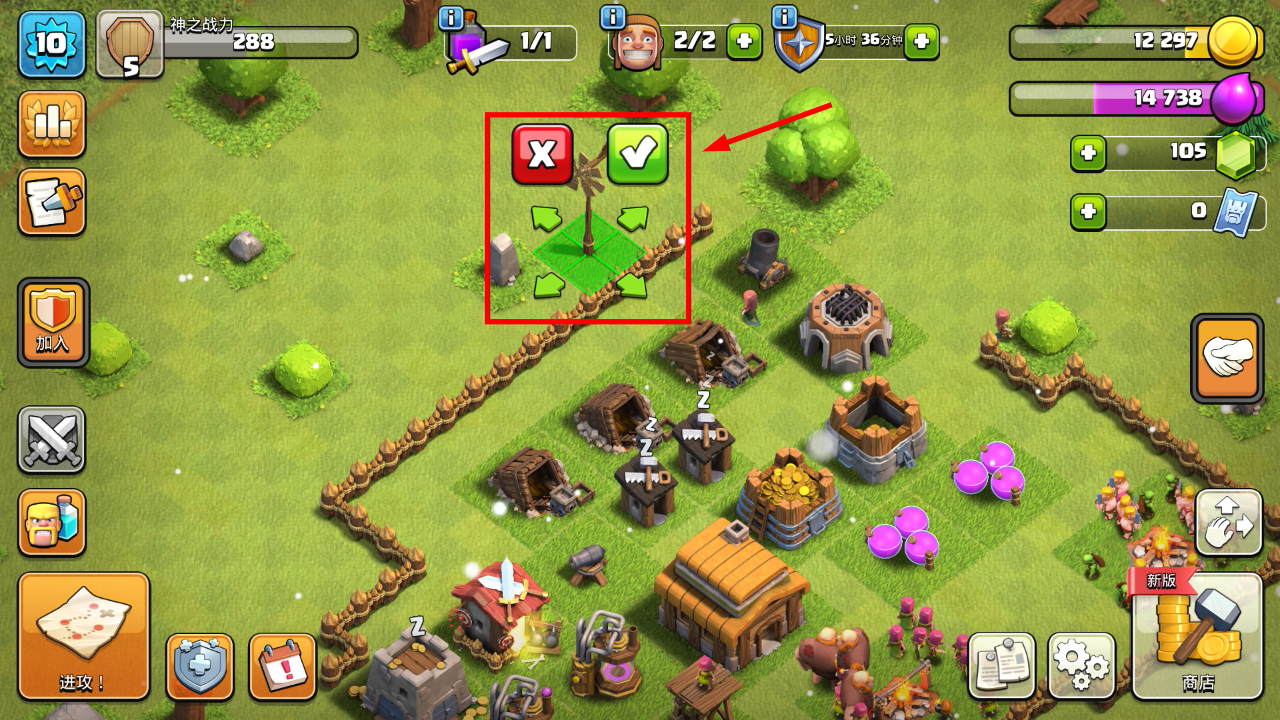Open the notes clipboard button
The height and width of the screenshot is (720, 1280).
tap(1001, 665)
